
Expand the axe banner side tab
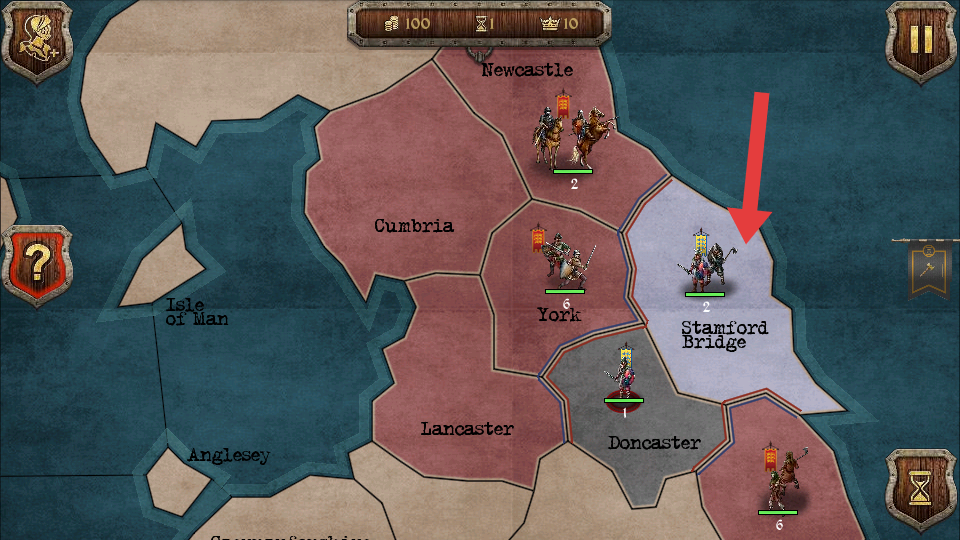928,269
